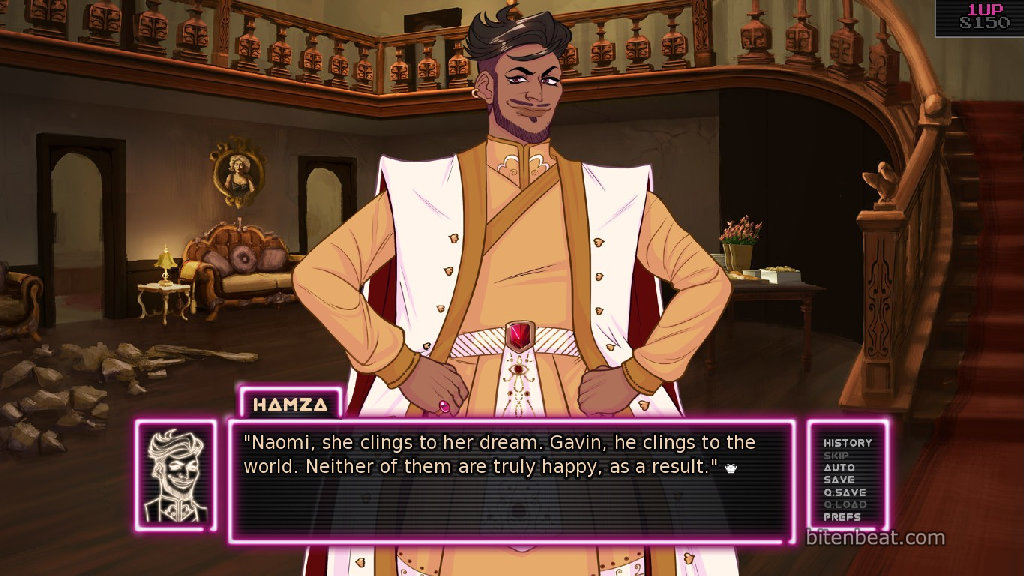Open the dialogue History log

(847, 442)
